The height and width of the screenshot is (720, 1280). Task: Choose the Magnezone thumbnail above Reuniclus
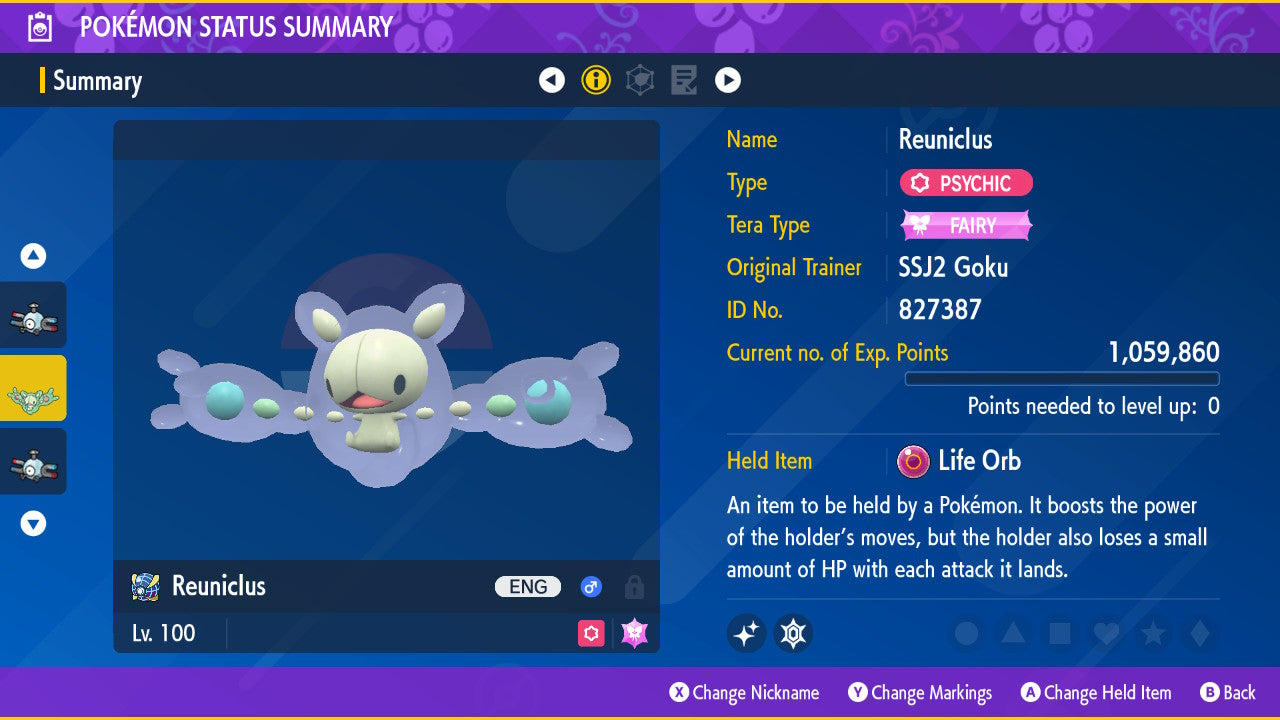(x=33, y=315)
